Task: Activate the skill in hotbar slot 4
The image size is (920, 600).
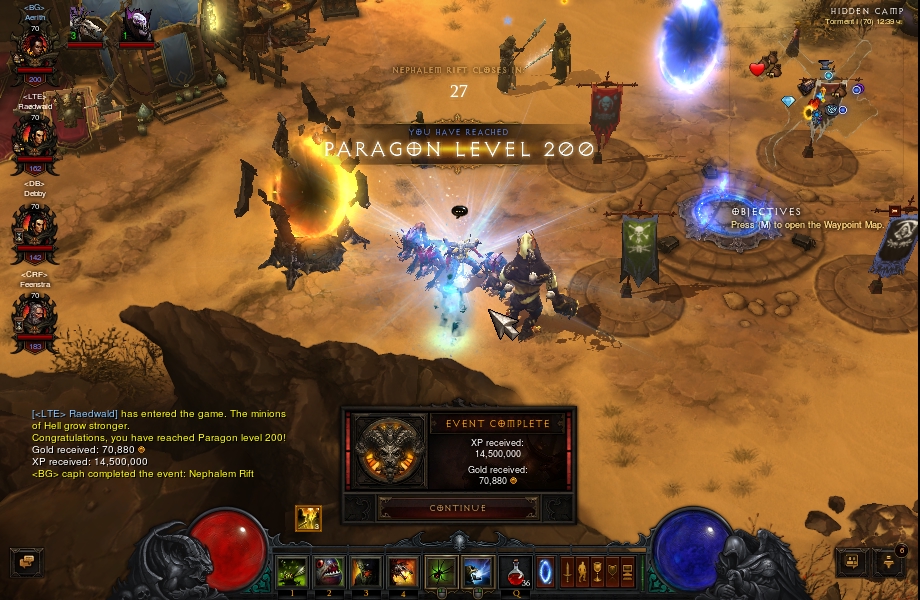Action: (x=403, y=571)
